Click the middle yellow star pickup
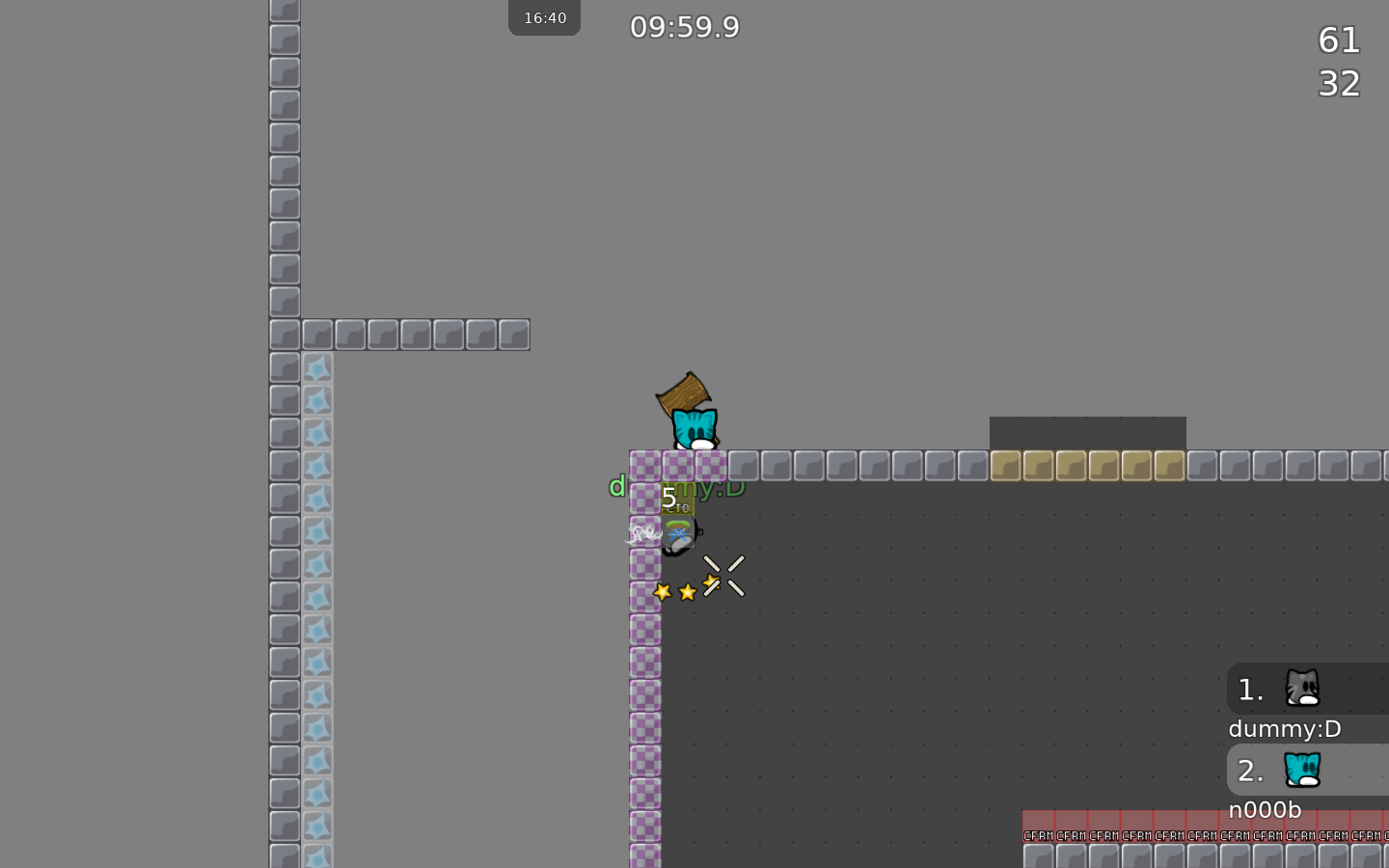The height and width of the screenshot is (868, 1389). pos(687,592)
